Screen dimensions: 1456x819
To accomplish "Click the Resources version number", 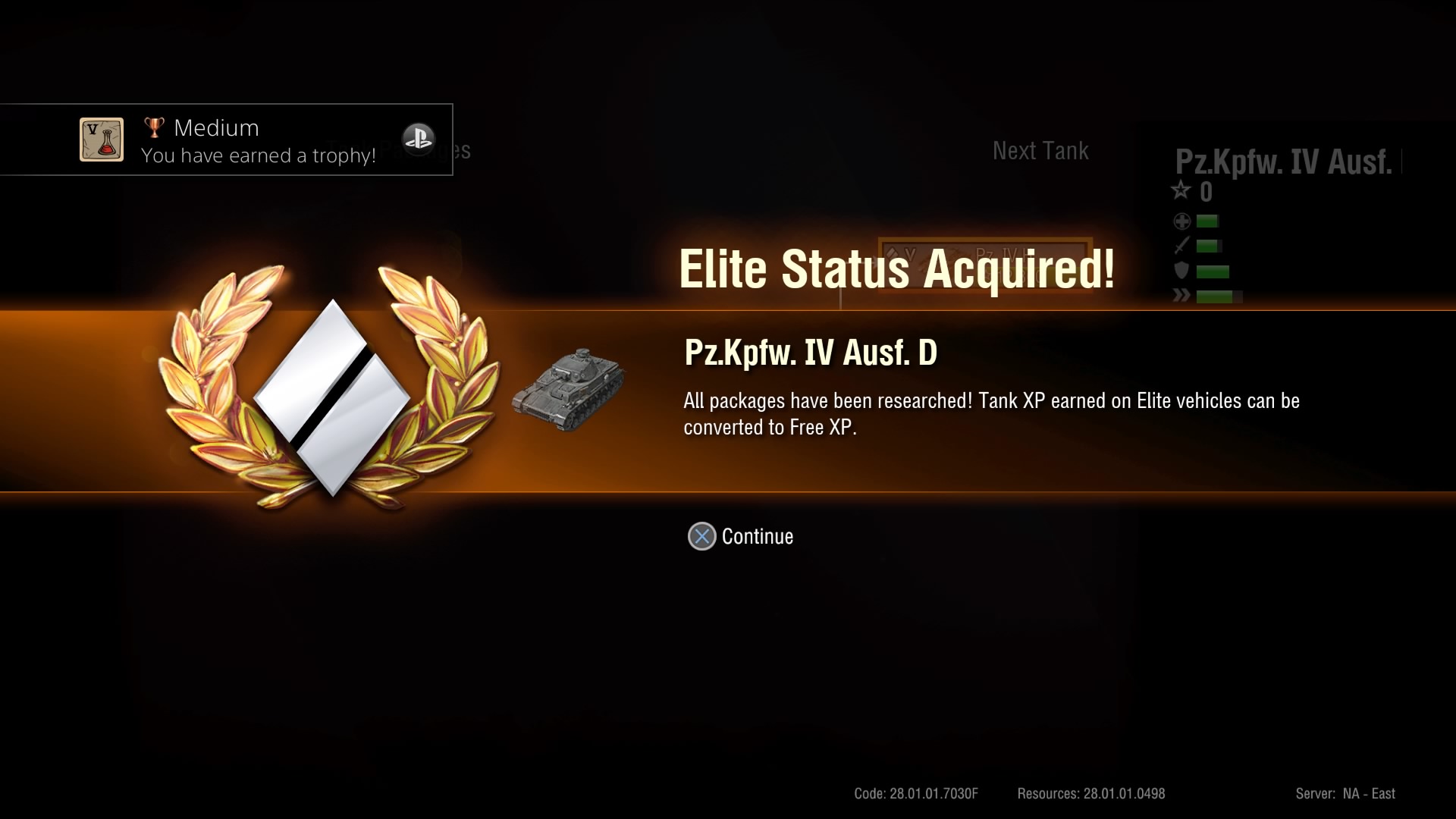I will pyautogui.click(x=1089, y=793).
